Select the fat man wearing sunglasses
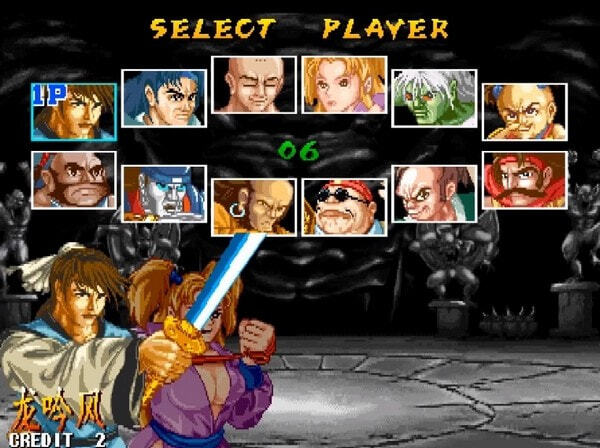 [x=343, y=207]
